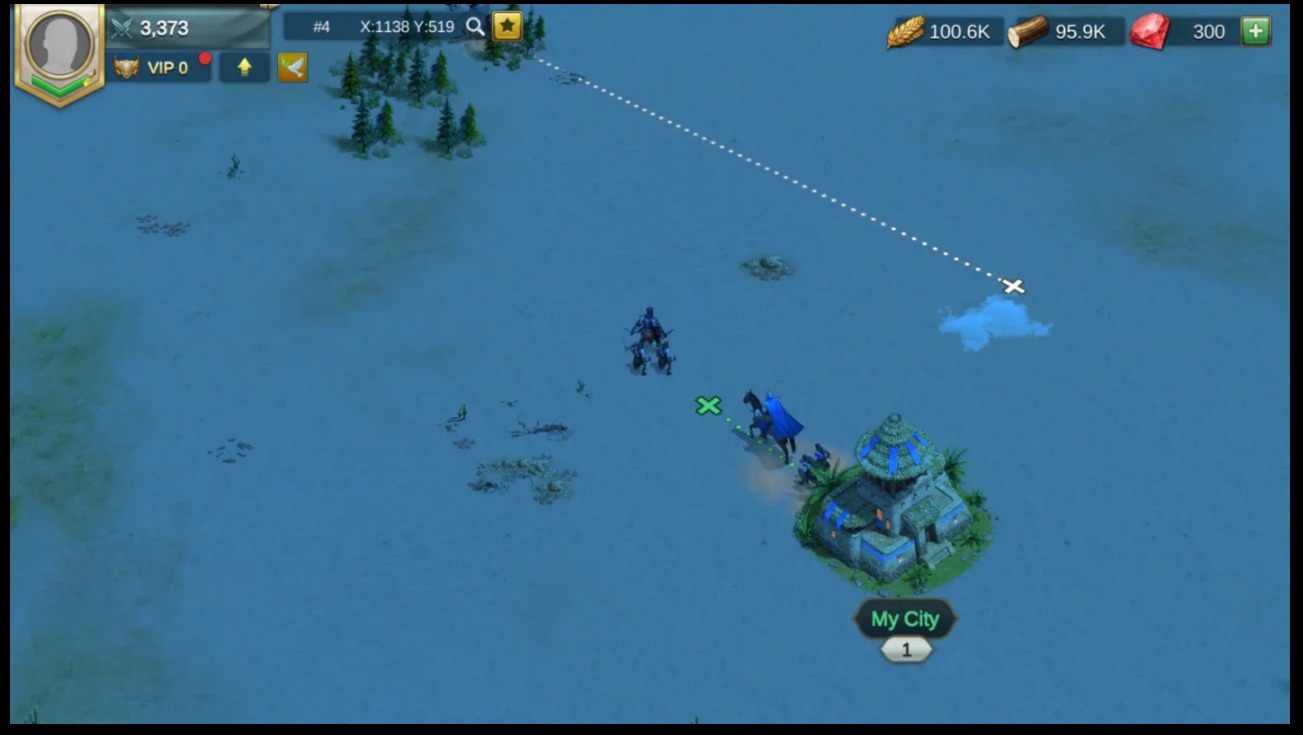The image size is (1303, 735).
Task: Click the yellow up-arrow boost button
Action: point(244,68)
